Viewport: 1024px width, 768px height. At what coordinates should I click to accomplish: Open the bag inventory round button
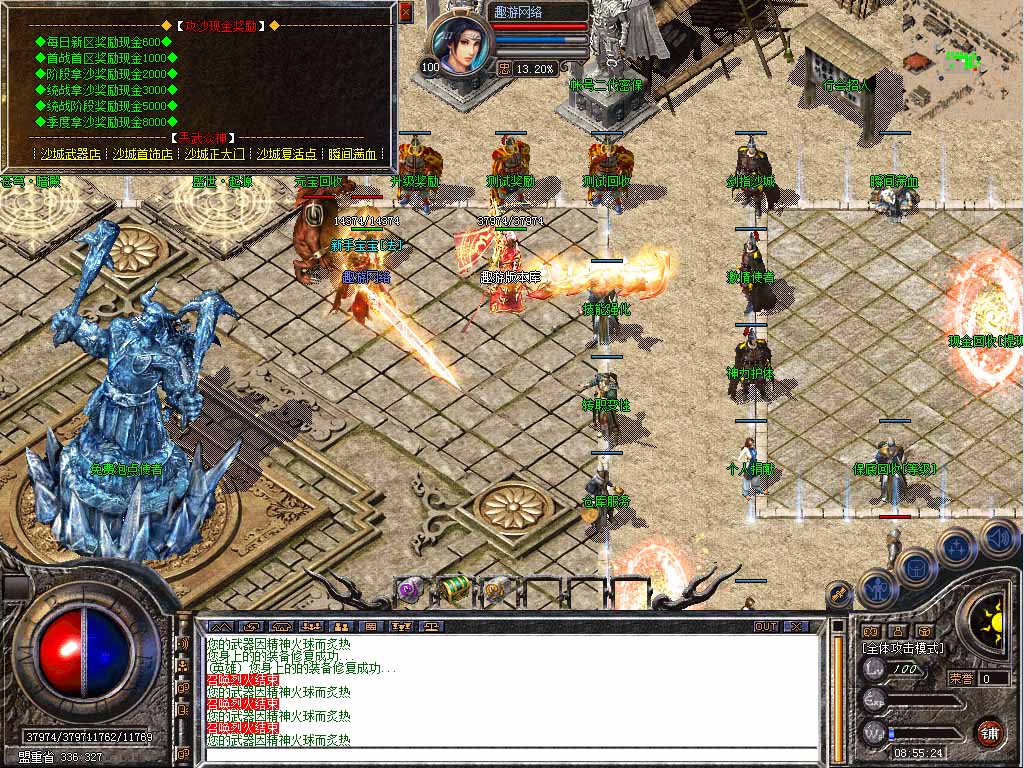pyautogui.click(x=916, y=568)
